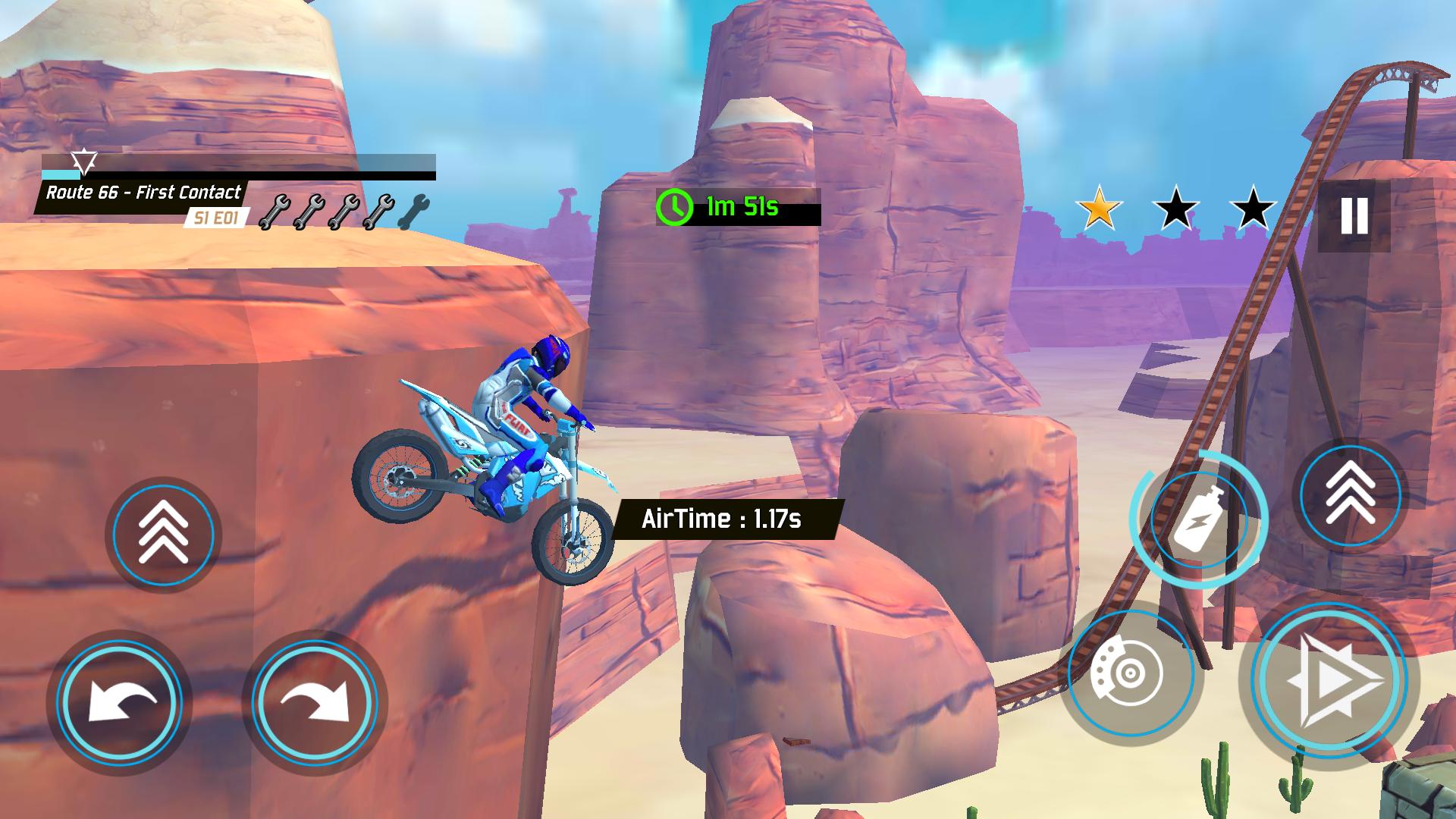1456x819 pixels.
Task: Activate the nitro bottle boost
Action: [x=1198, y=519]
